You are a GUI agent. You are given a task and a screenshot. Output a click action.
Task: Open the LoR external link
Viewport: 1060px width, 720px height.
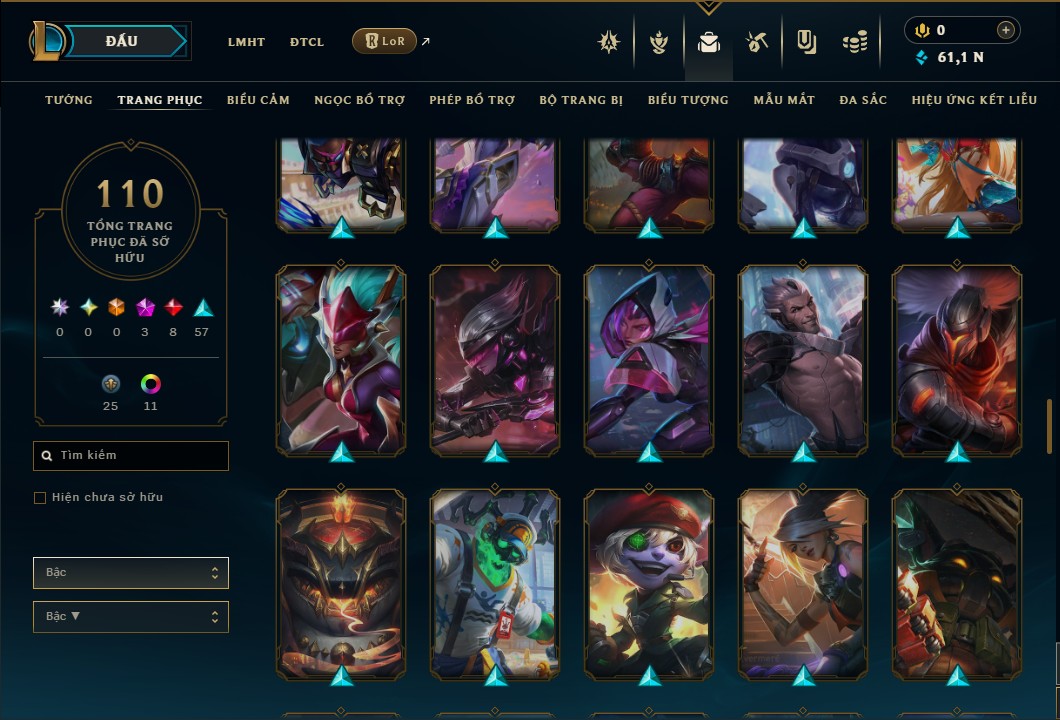(x=385, y=41)
